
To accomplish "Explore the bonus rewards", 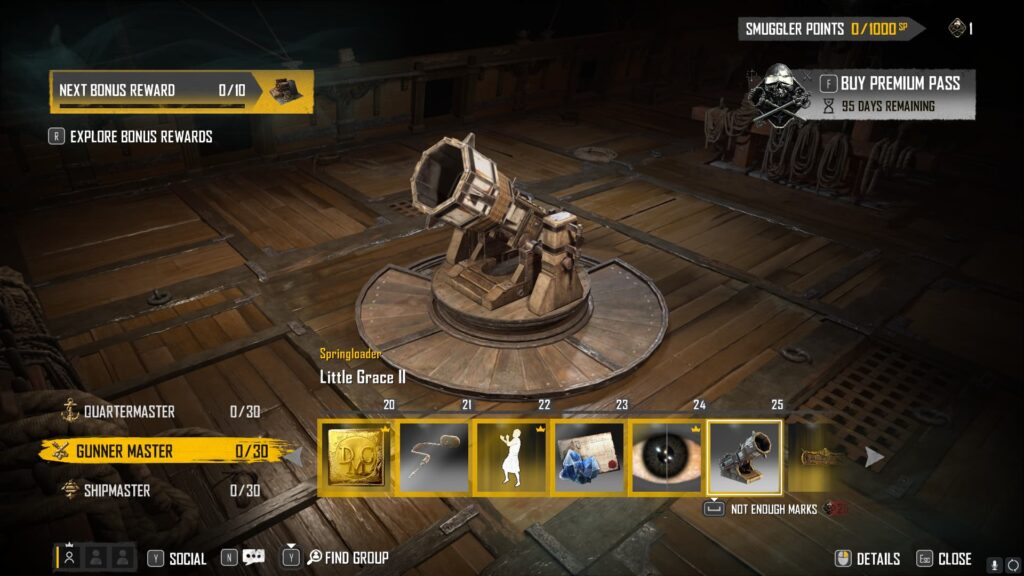I will pyautogui.click(x=141, y=136).
